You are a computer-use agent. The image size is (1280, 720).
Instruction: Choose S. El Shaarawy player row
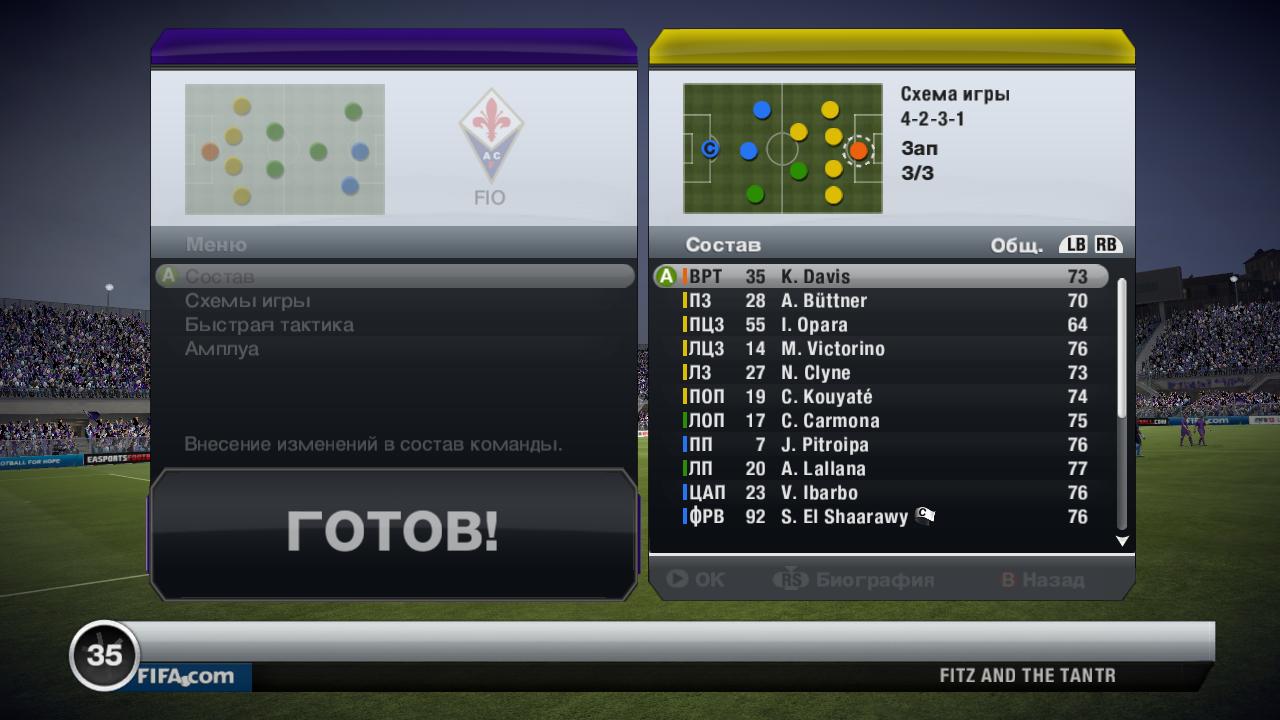coord(880,516)
